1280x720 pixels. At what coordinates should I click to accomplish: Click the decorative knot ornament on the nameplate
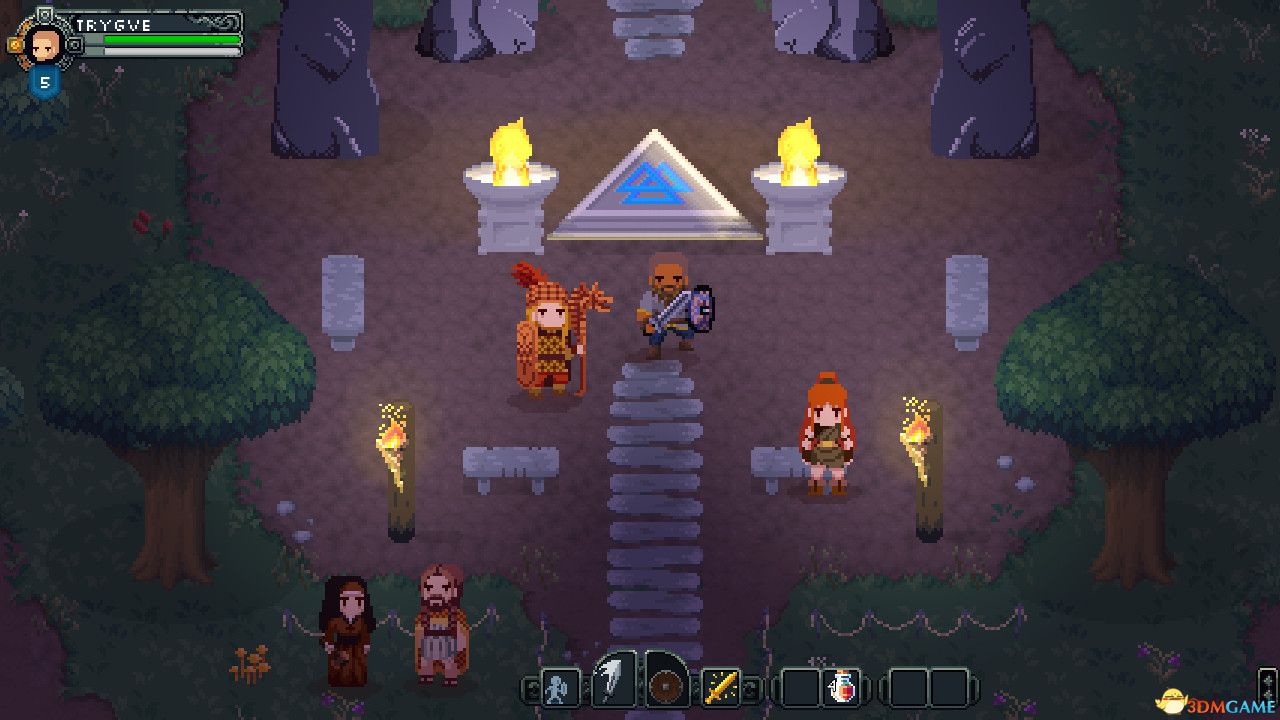tap(210, 23)
